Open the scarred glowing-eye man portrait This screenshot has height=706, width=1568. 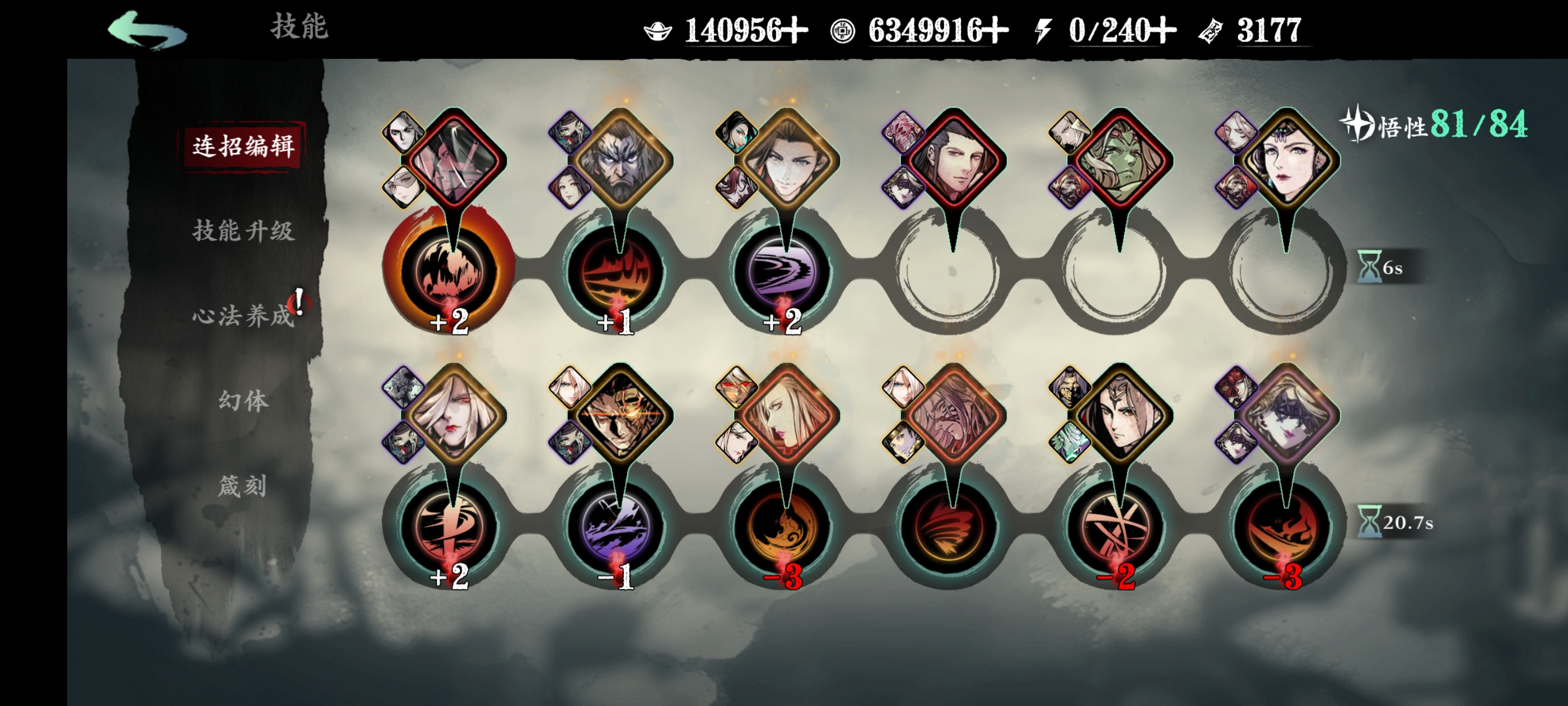pos(620,415)
